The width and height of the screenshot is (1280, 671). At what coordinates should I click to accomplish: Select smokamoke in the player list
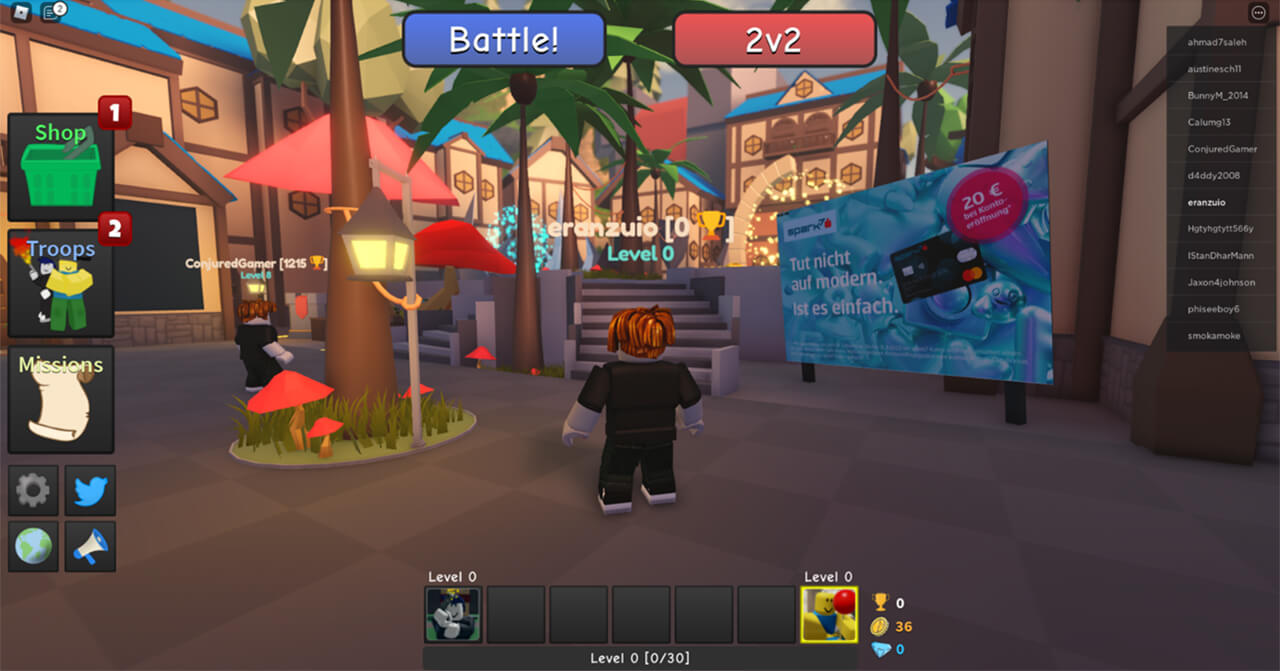tap(1214, 336)
